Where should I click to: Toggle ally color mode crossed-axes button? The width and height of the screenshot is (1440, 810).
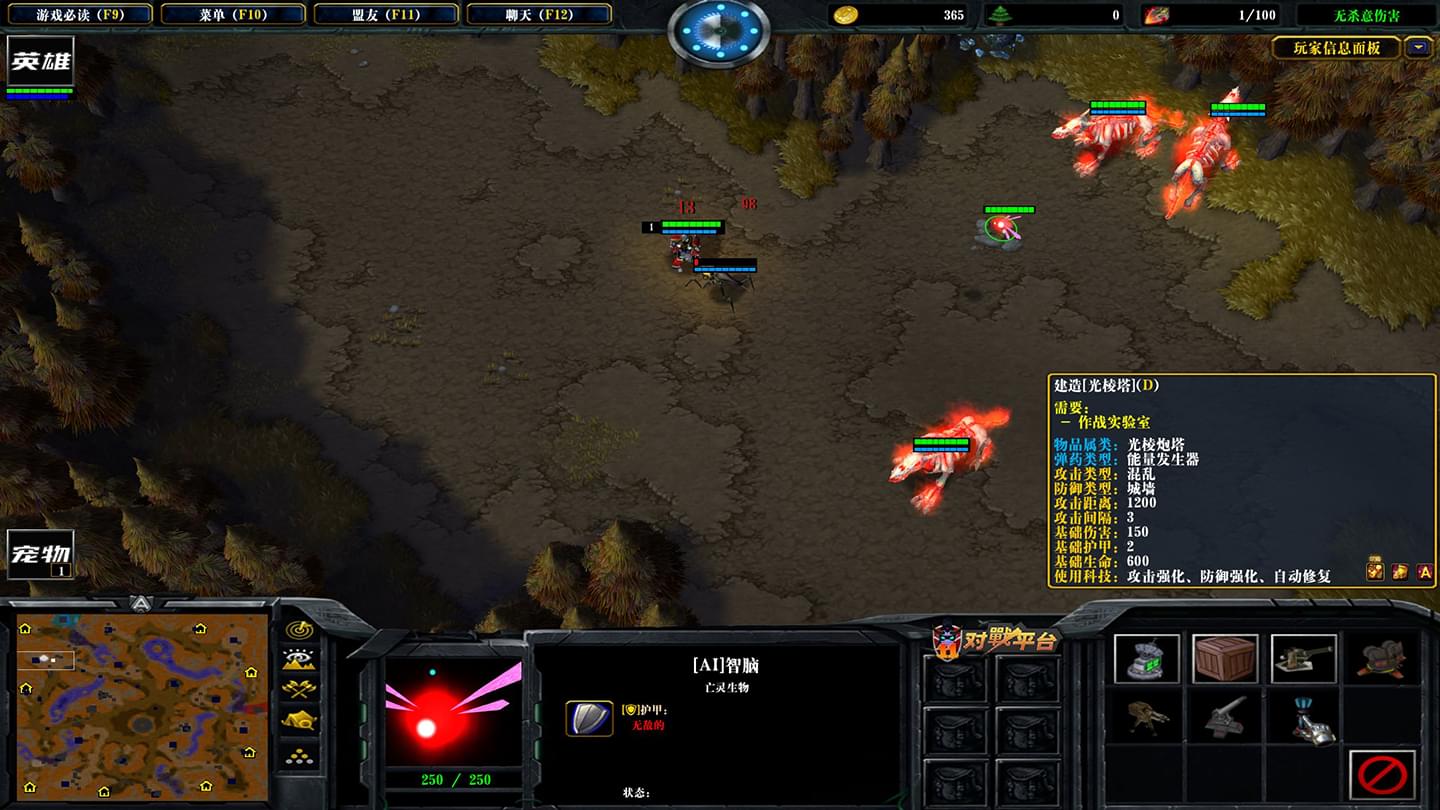pos(299,689)
